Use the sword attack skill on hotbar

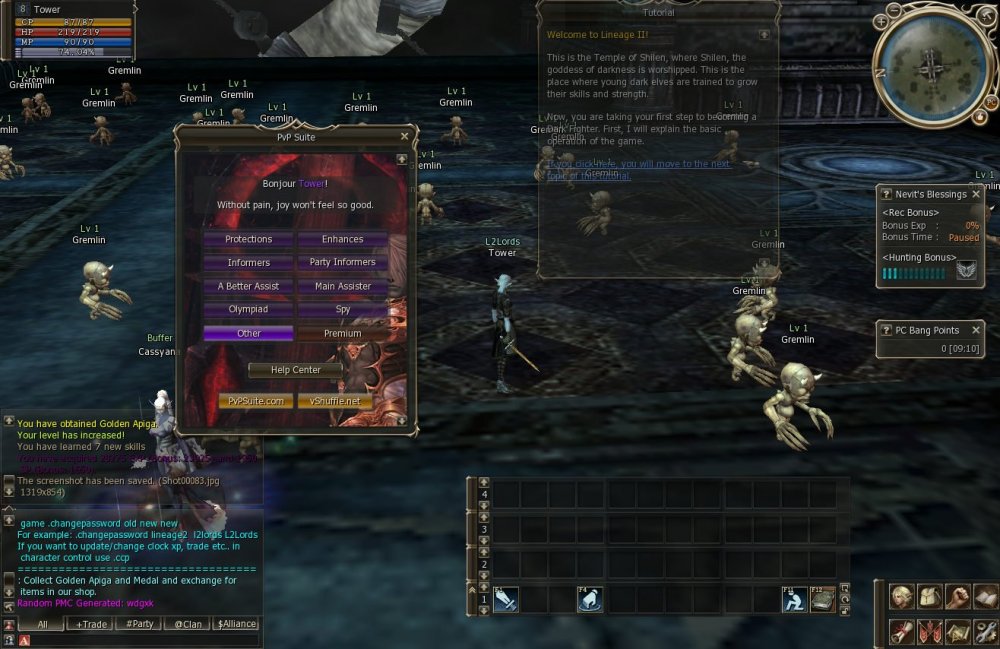click(505, 599)
